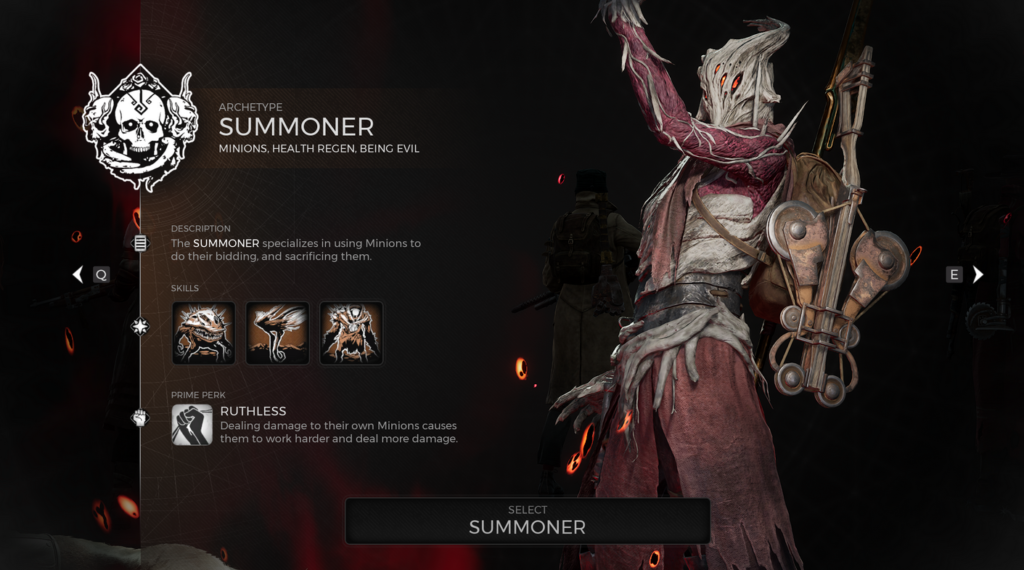Pick the hulking tall minion skill icon
The width and height of the screenshot is (1024, 570).
(x=351, y=333)
